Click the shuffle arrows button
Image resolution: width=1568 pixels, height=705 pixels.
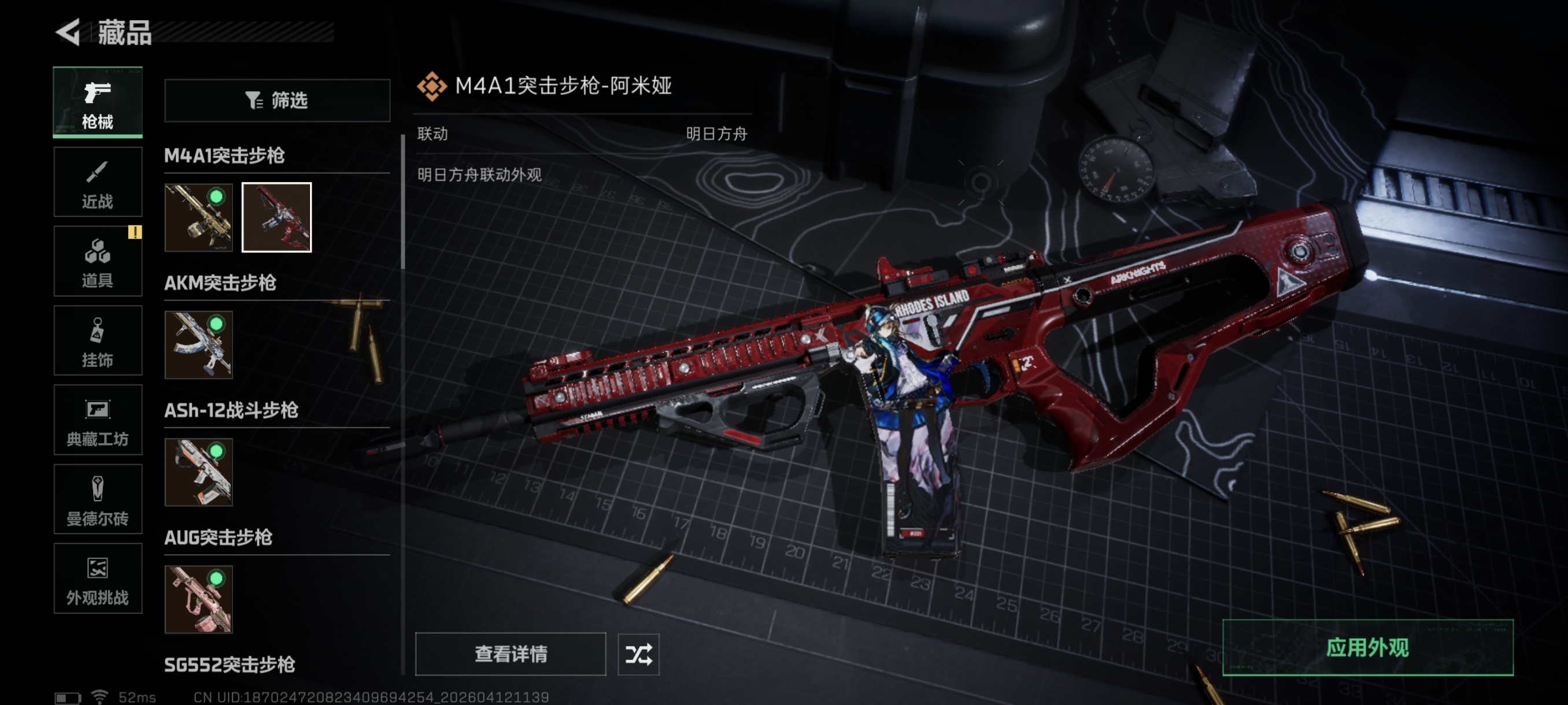(x=638, y=654)
